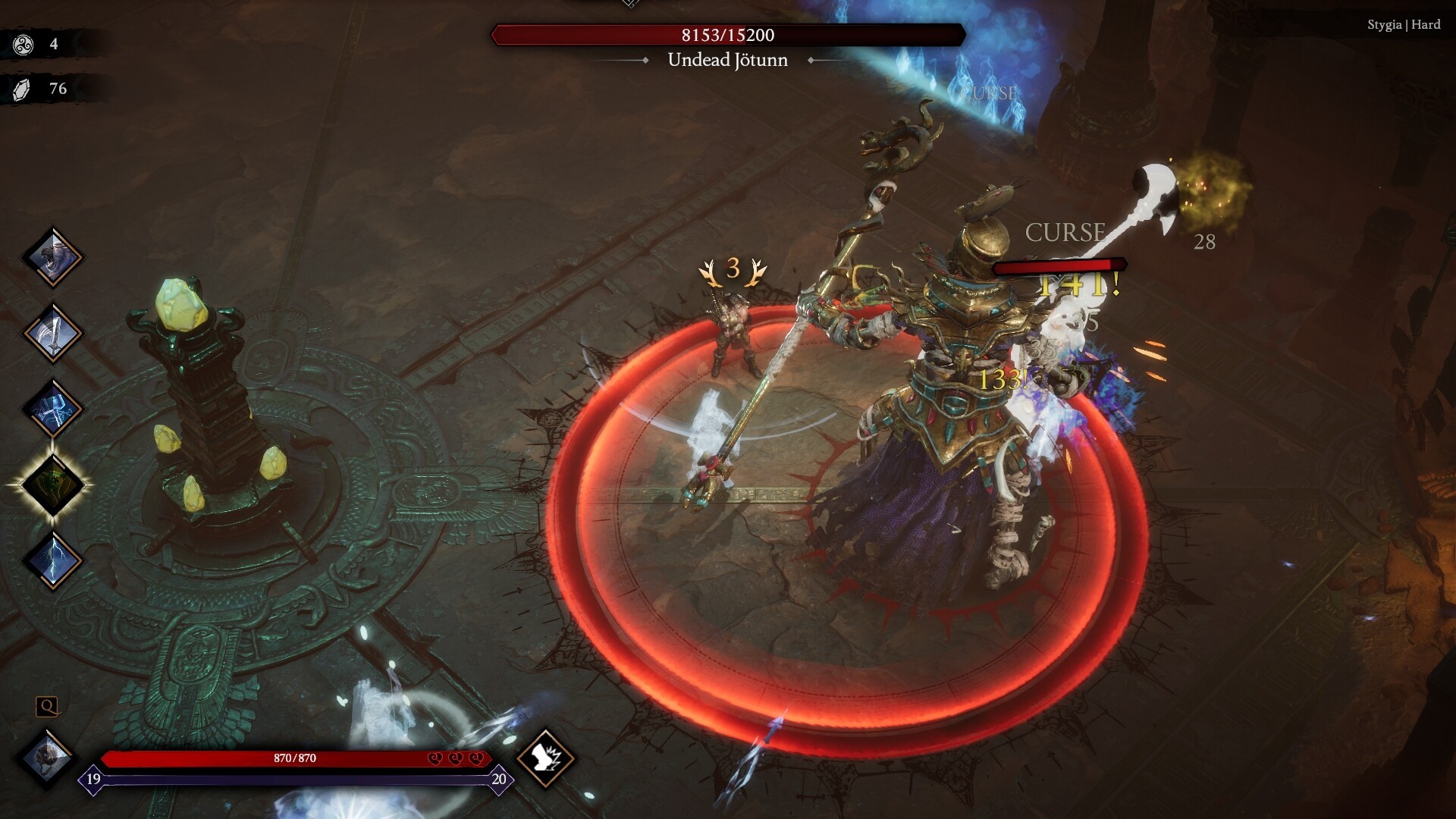Image resolution: width=1456 pixels, height=819 pixels.
Task: Trigger the Mjölnir hammer skill
Action: pyautogui.click(x=53, y=408)
